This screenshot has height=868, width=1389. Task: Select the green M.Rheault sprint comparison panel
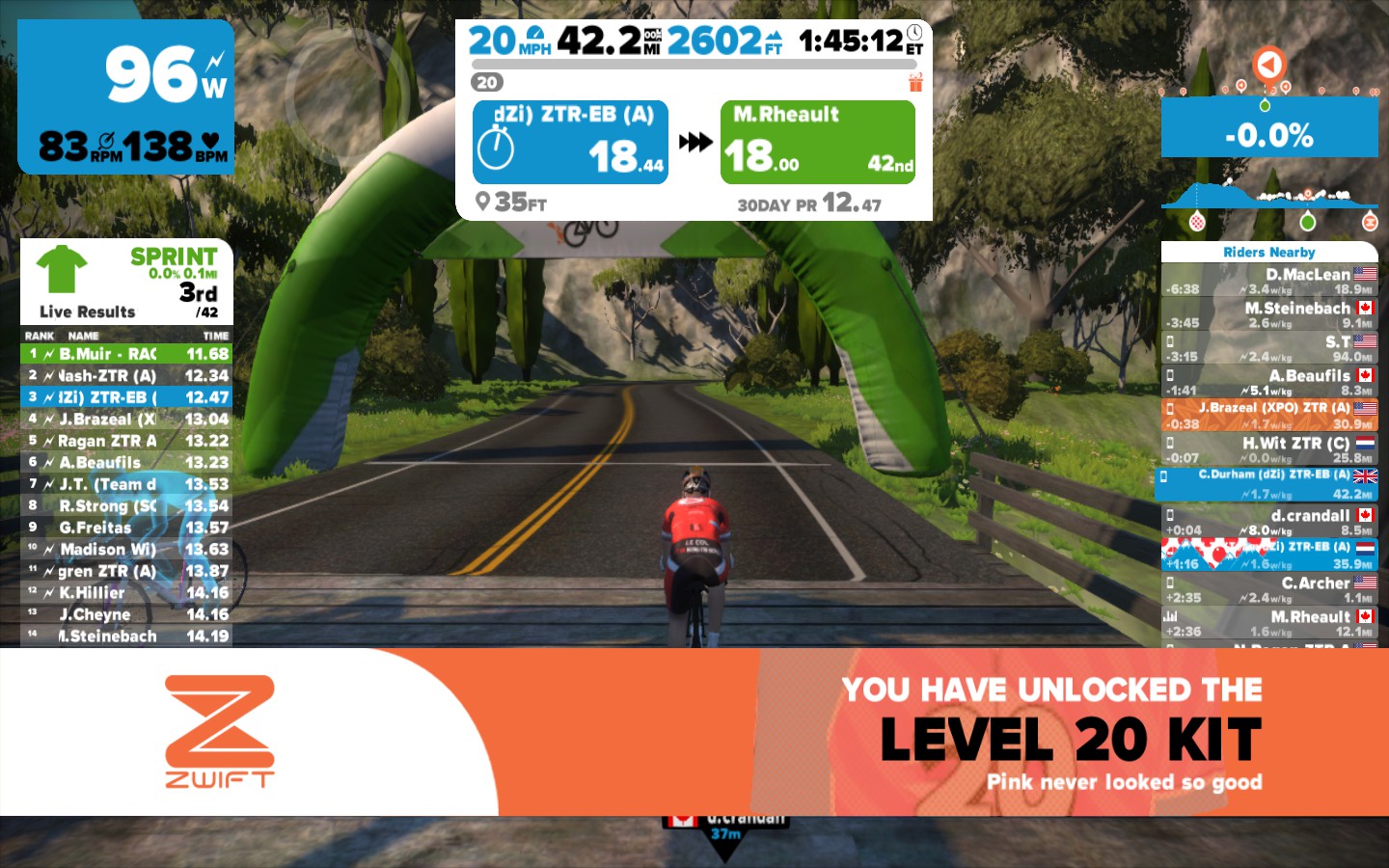pos(817,142)
